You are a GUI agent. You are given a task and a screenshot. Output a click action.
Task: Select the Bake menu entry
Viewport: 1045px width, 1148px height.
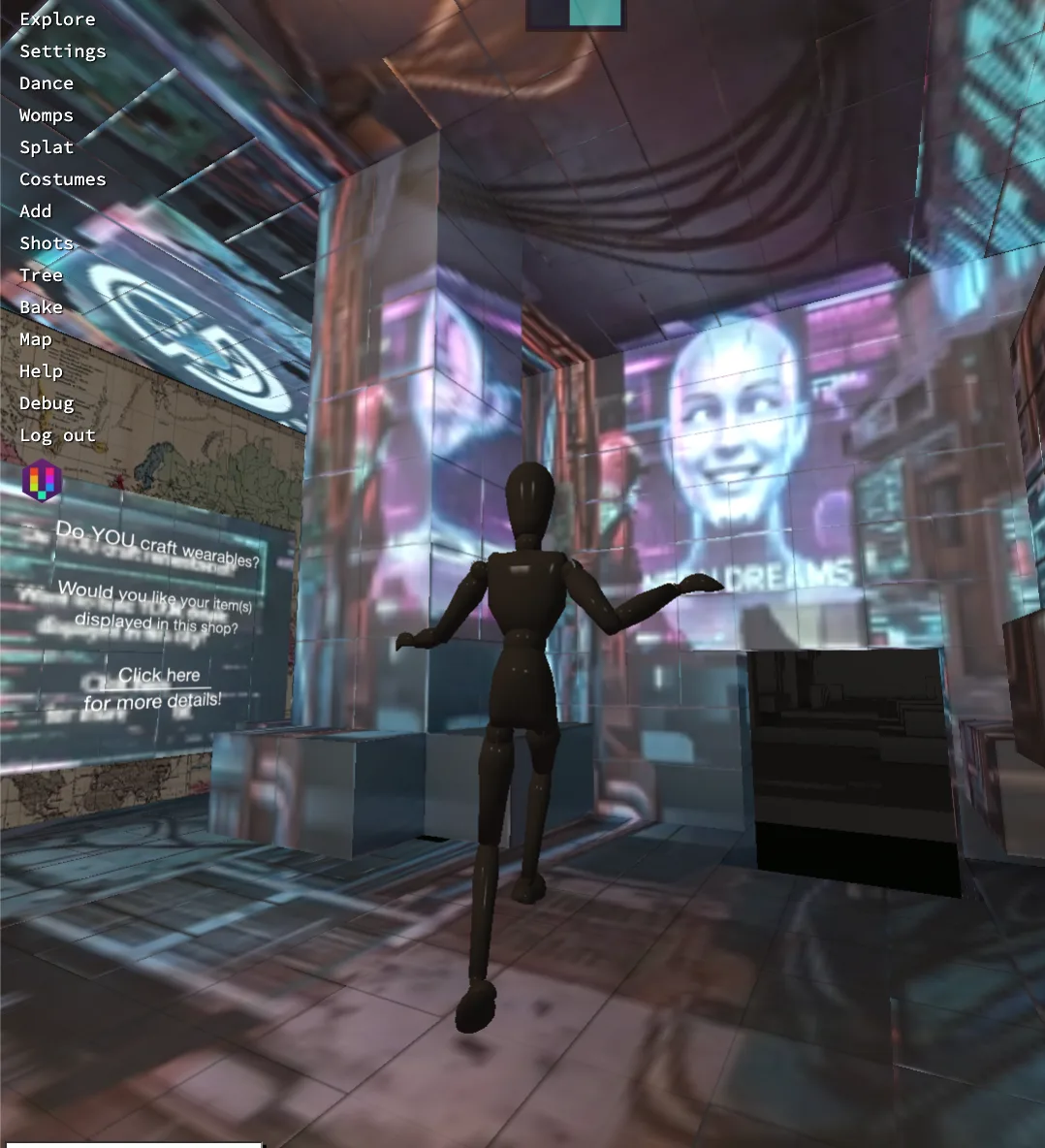41,307
